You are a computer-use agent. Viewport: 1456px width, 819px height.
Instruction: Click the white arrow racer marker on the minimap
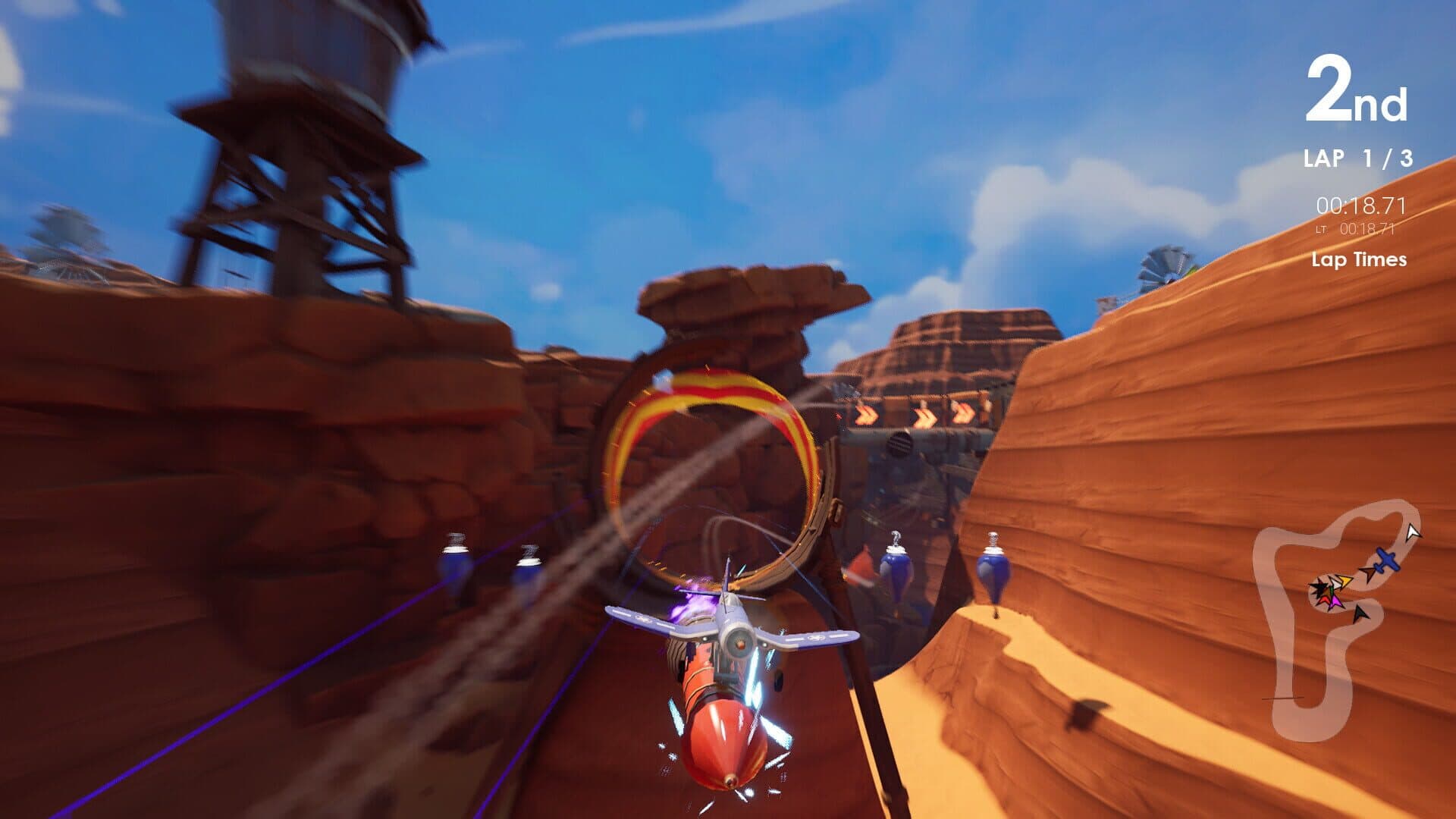point(1412,533)
